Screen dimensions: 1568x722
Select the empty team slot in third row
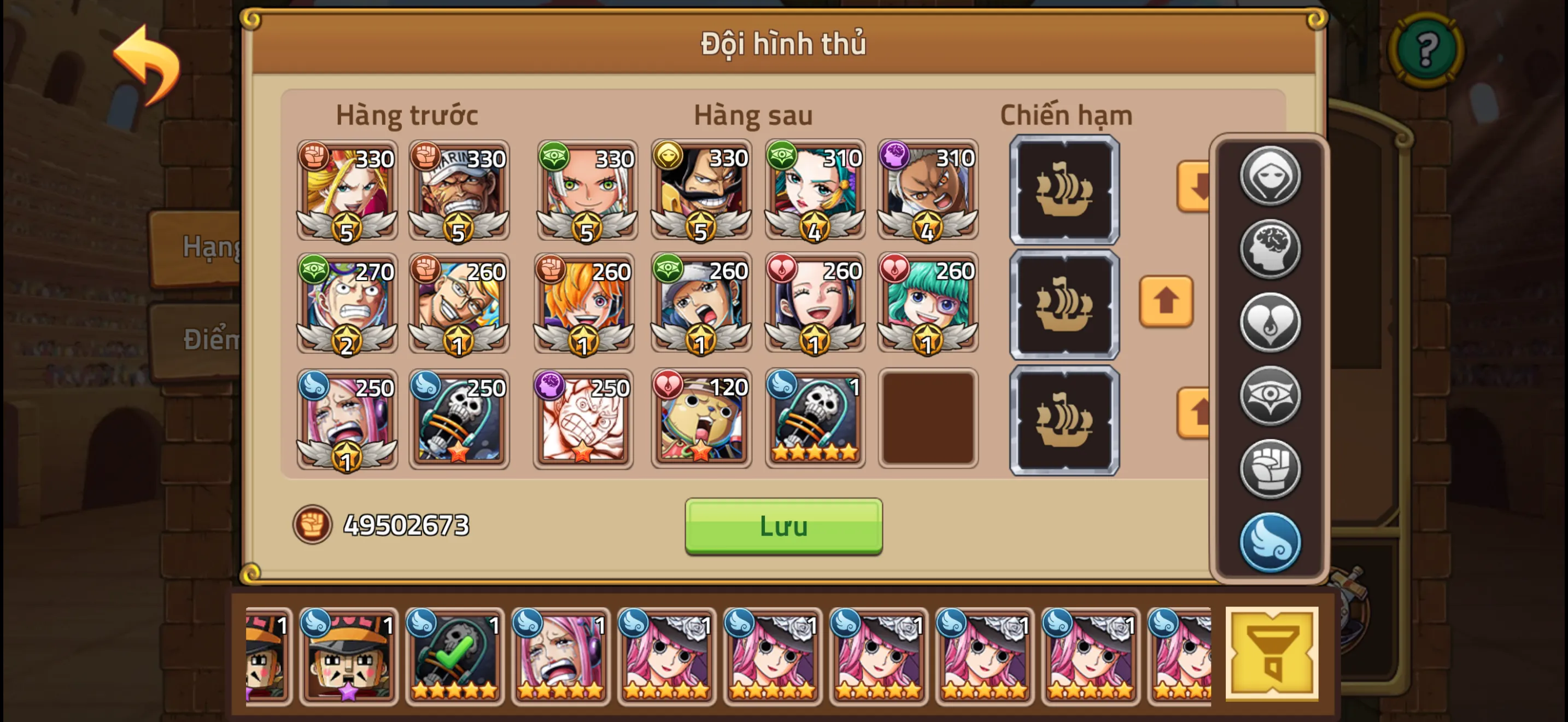(x=928, y=419)
